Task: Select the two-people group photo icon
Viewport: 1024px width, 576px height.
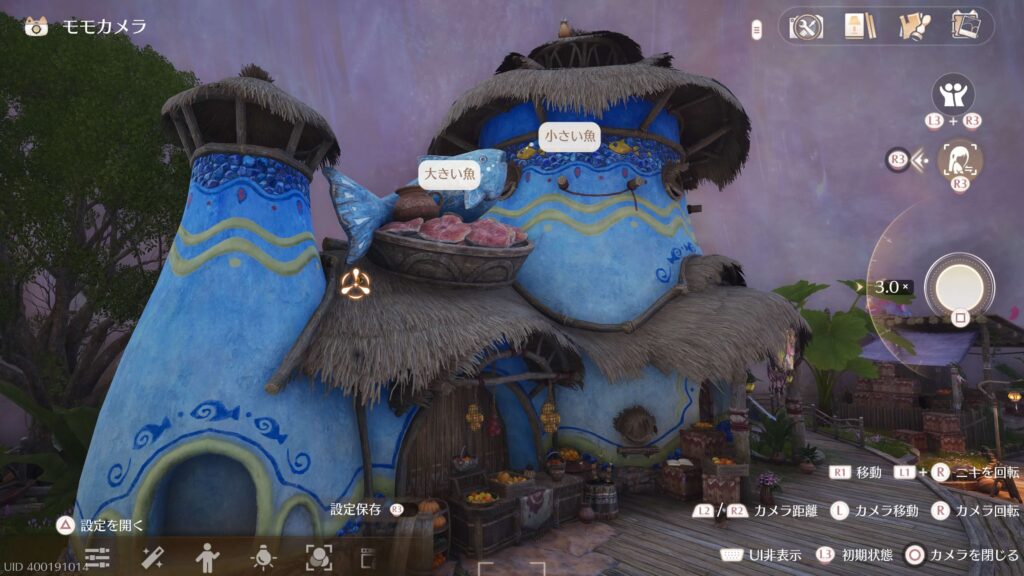Action: tap(953, 95)
